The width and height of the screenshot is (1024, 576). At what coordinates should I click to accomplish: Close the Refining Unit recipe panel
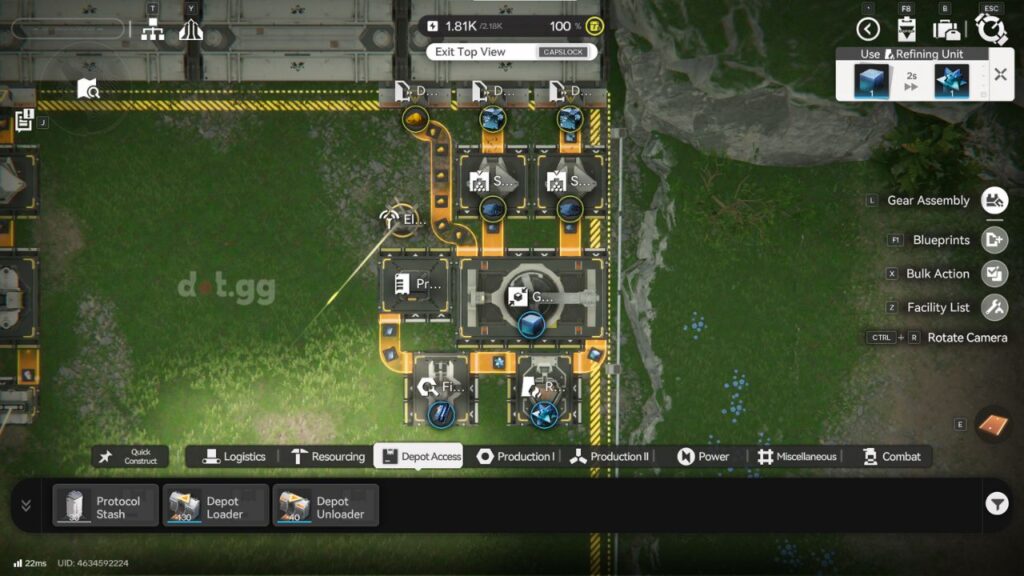pyautogui.click(x=999, y=74)
